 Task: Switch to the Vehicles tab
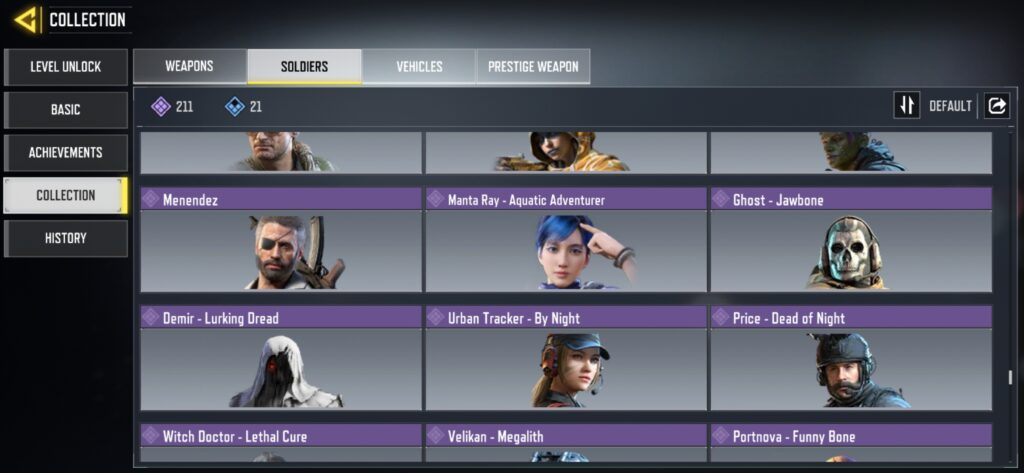pos(419,67)
